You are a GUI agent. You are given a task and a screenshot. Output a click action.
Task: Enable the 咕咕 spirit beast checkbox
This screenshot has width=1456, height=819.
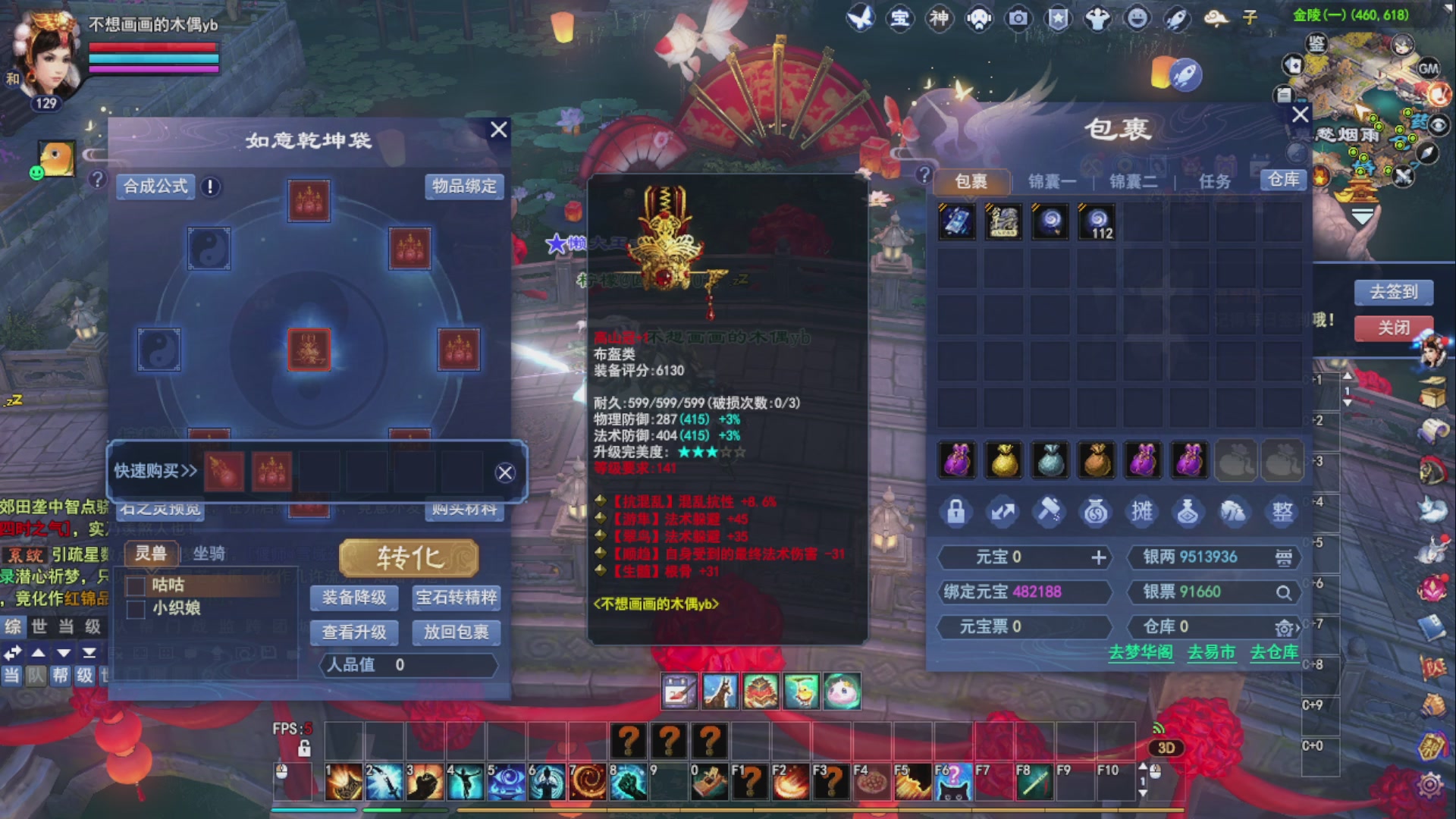pos(137,585)
